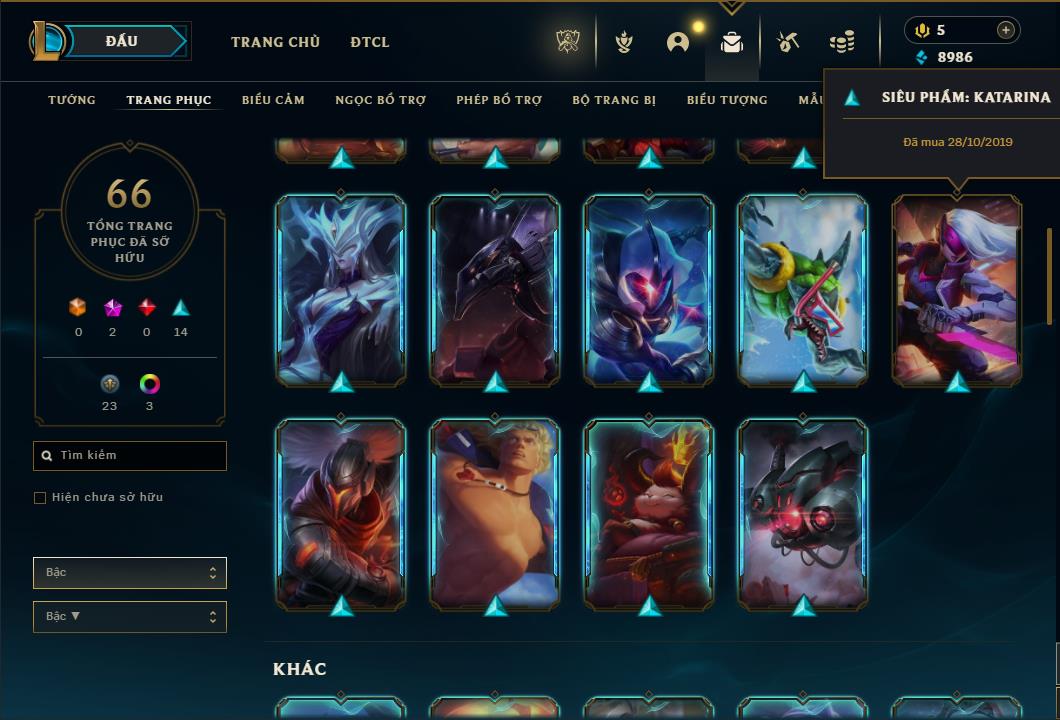Screen dimensions: 1060x720
Task: Select the BIỂU CẢM tab
Action: coord(273,100)
